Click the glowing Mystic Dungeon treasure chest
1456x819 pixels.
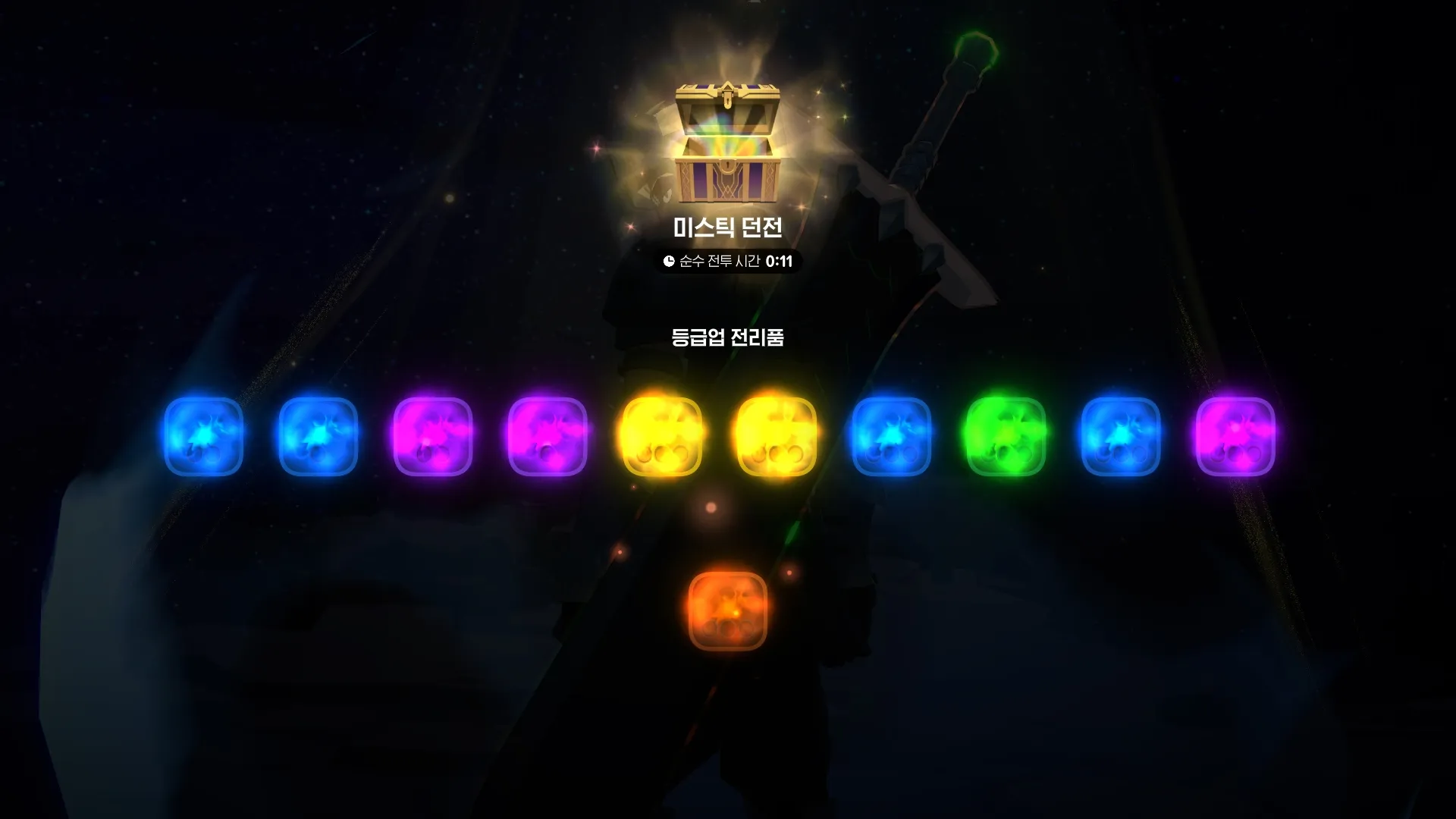(x=727, y=144)
